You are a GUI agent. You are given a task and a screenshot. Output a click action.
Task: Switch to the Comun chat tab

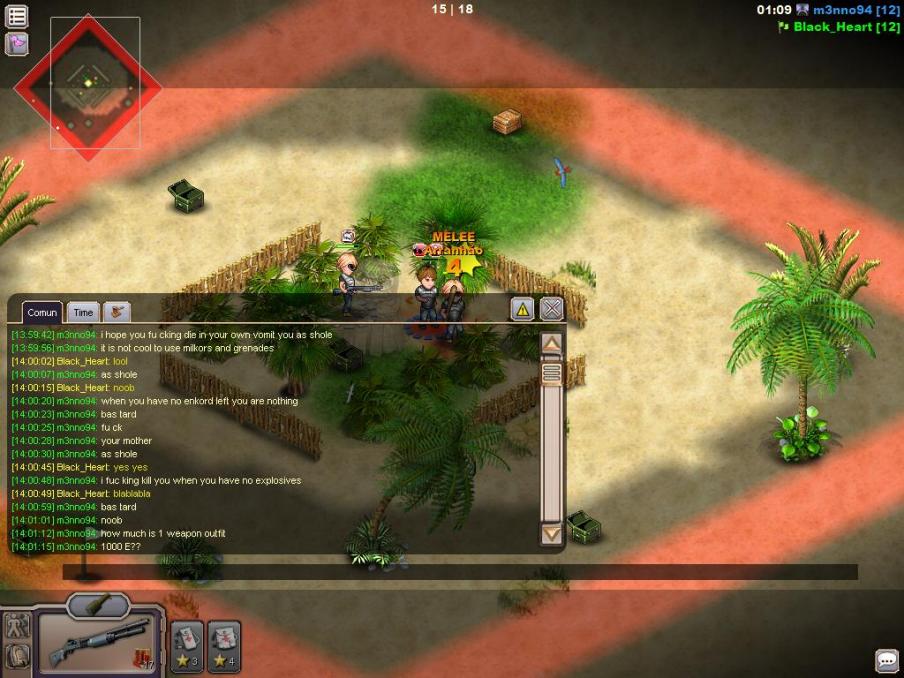click(42, 313)
